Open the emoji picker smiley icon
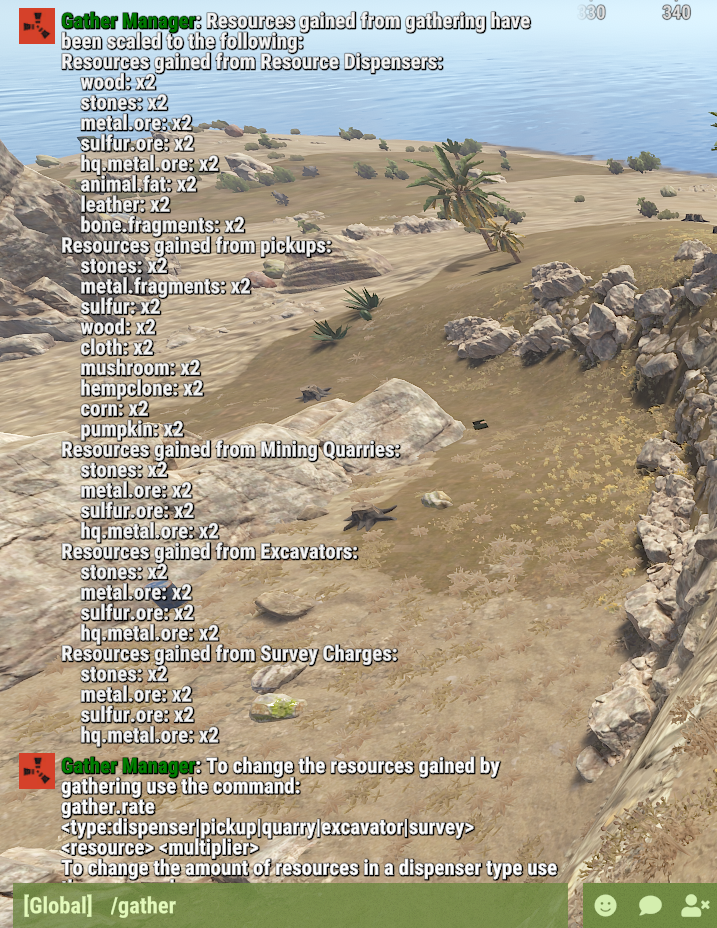This screenshot has height=928, width=717. pos(605,906)
